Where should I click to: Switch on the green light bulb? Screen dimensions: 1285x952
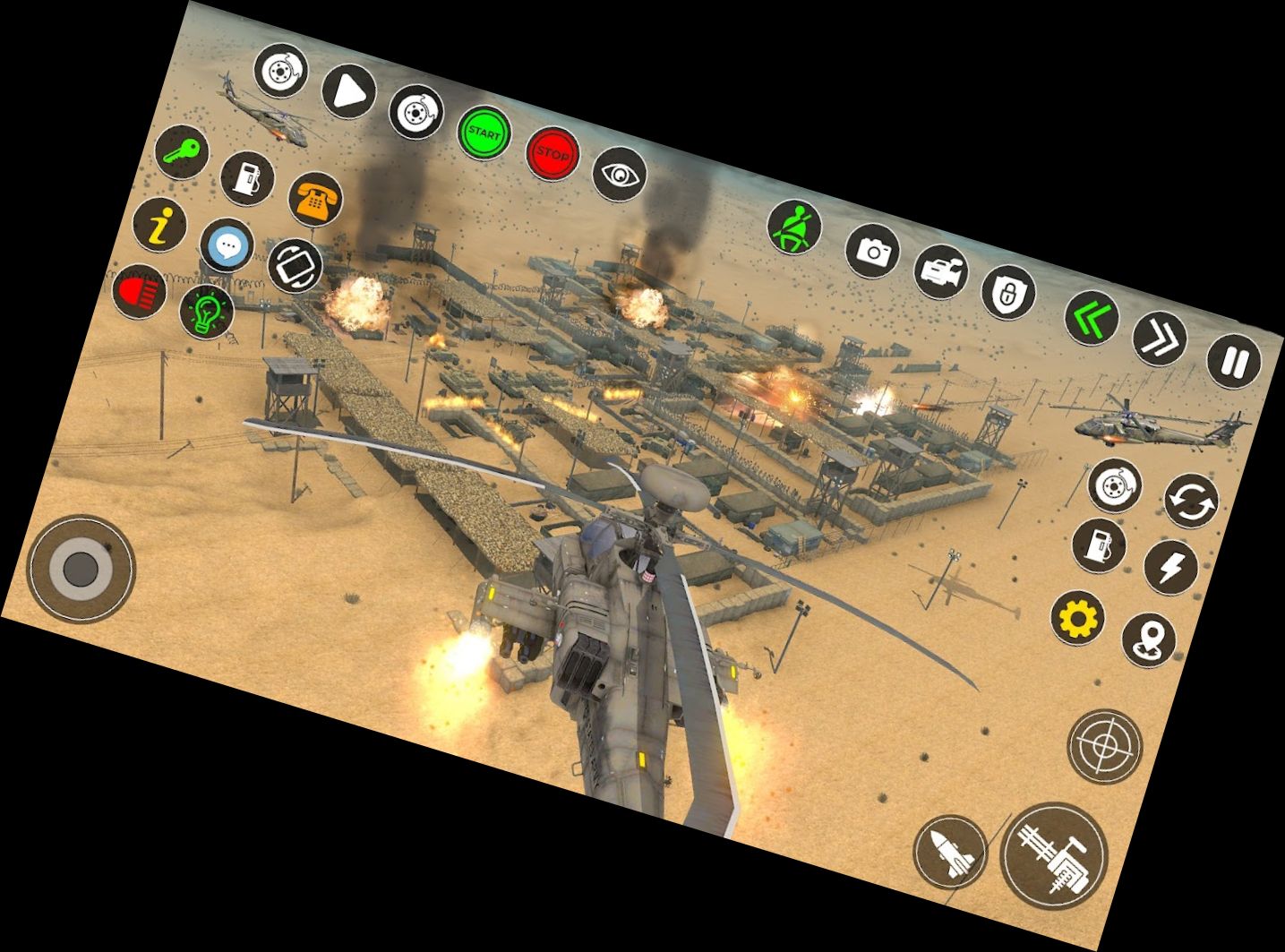pos(206,314)
